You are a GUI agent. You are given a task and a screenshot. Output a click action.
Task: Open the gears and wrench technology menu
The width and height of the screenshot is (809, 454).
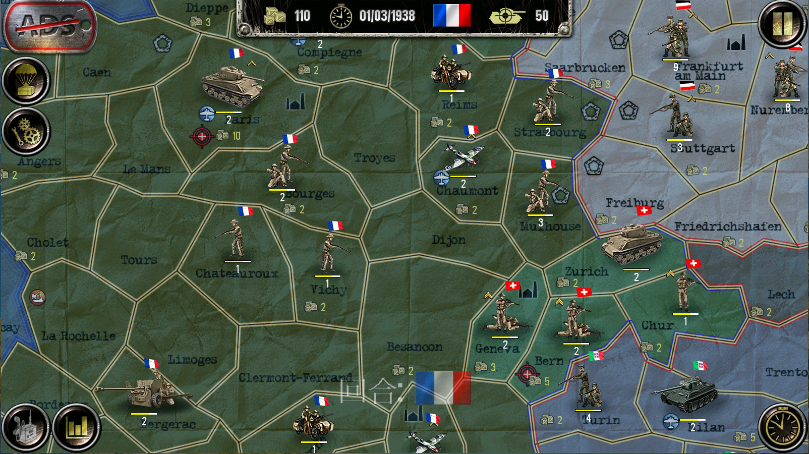[x=24, y=129]
